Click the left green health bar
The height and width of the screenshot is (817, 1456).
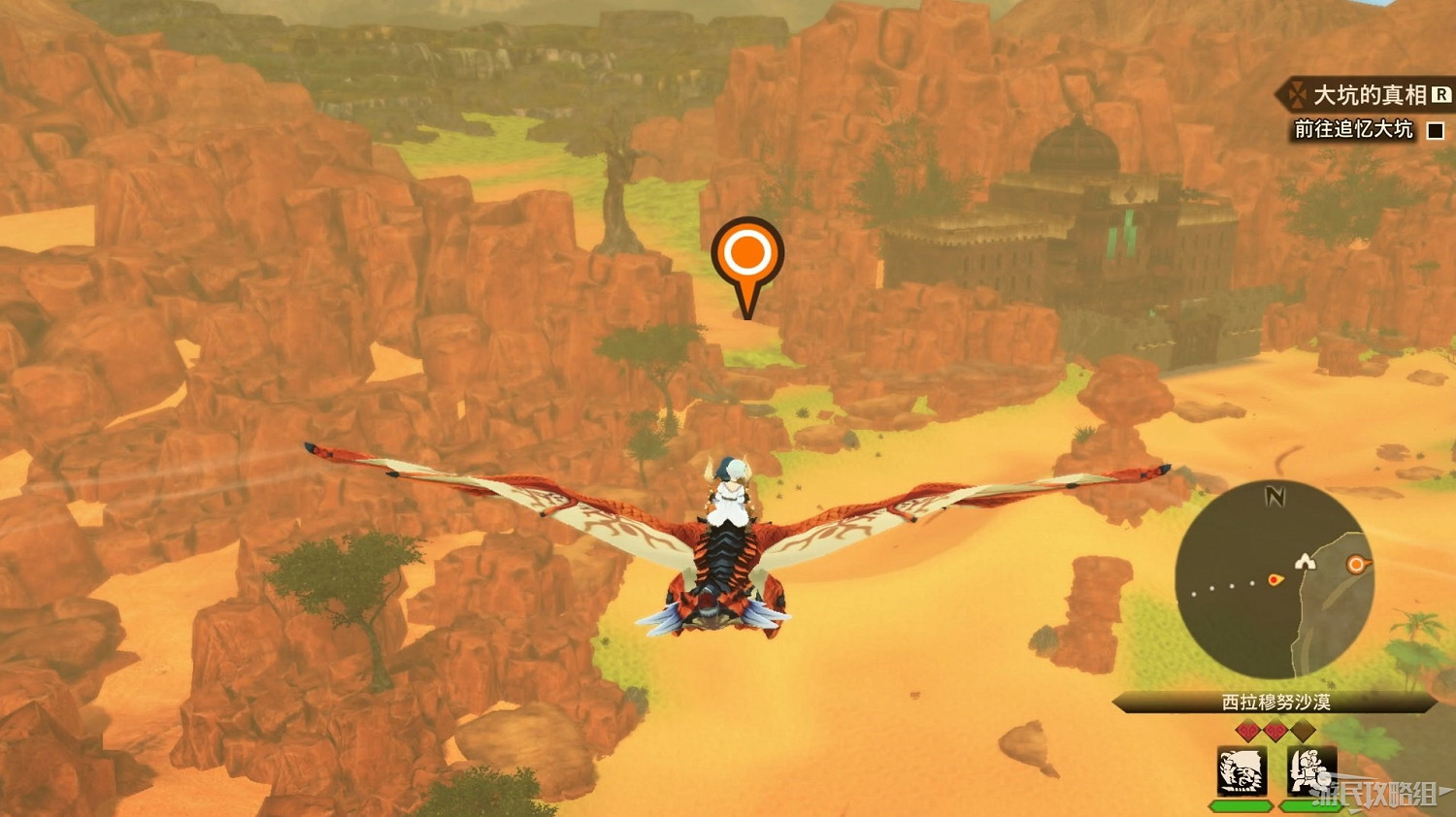[1241, 805]
